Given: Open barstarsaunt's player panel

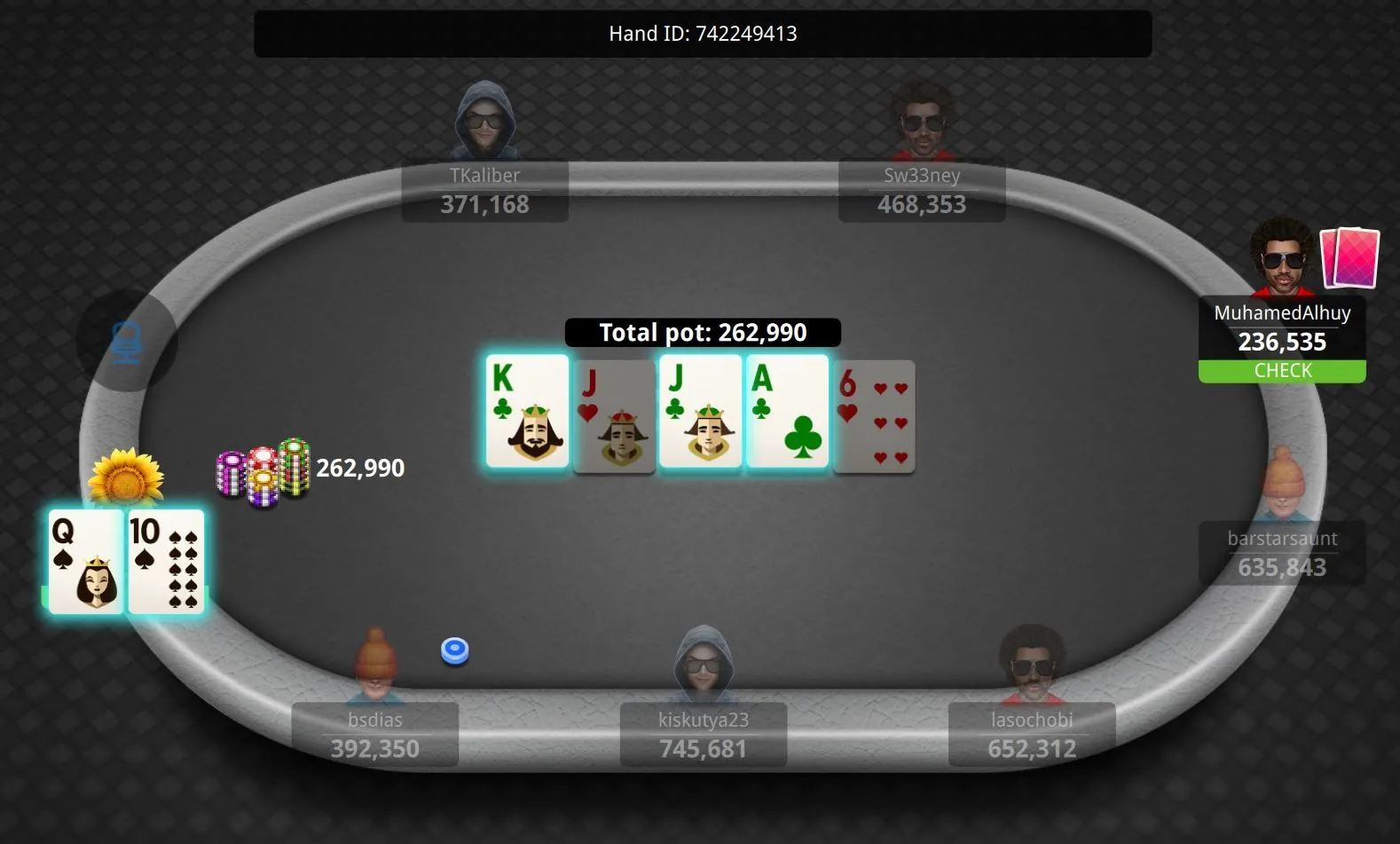Looking at the screenshot, I should coord(1281,553).
